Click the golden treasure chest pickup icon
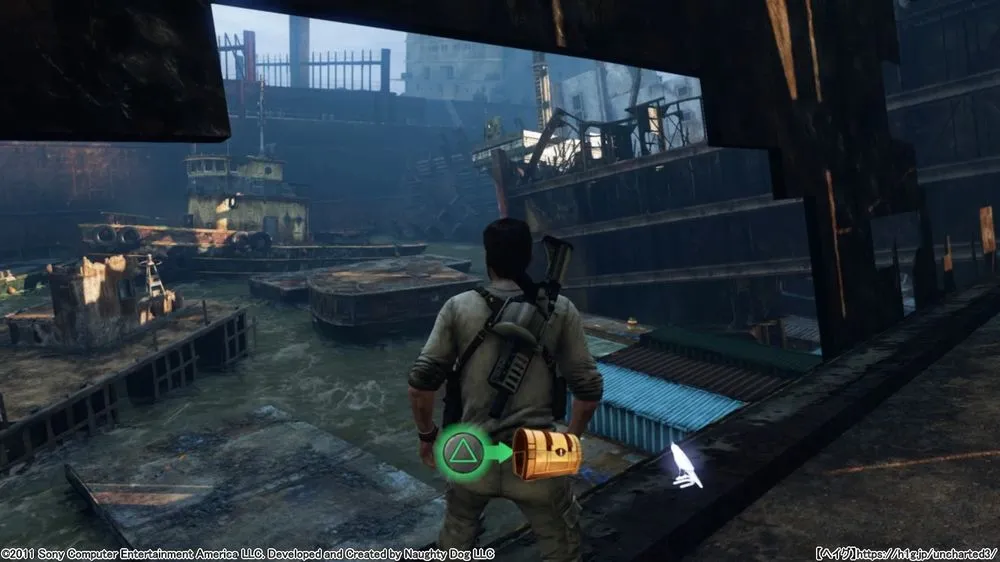The image size is (1000, 562). 546,454
